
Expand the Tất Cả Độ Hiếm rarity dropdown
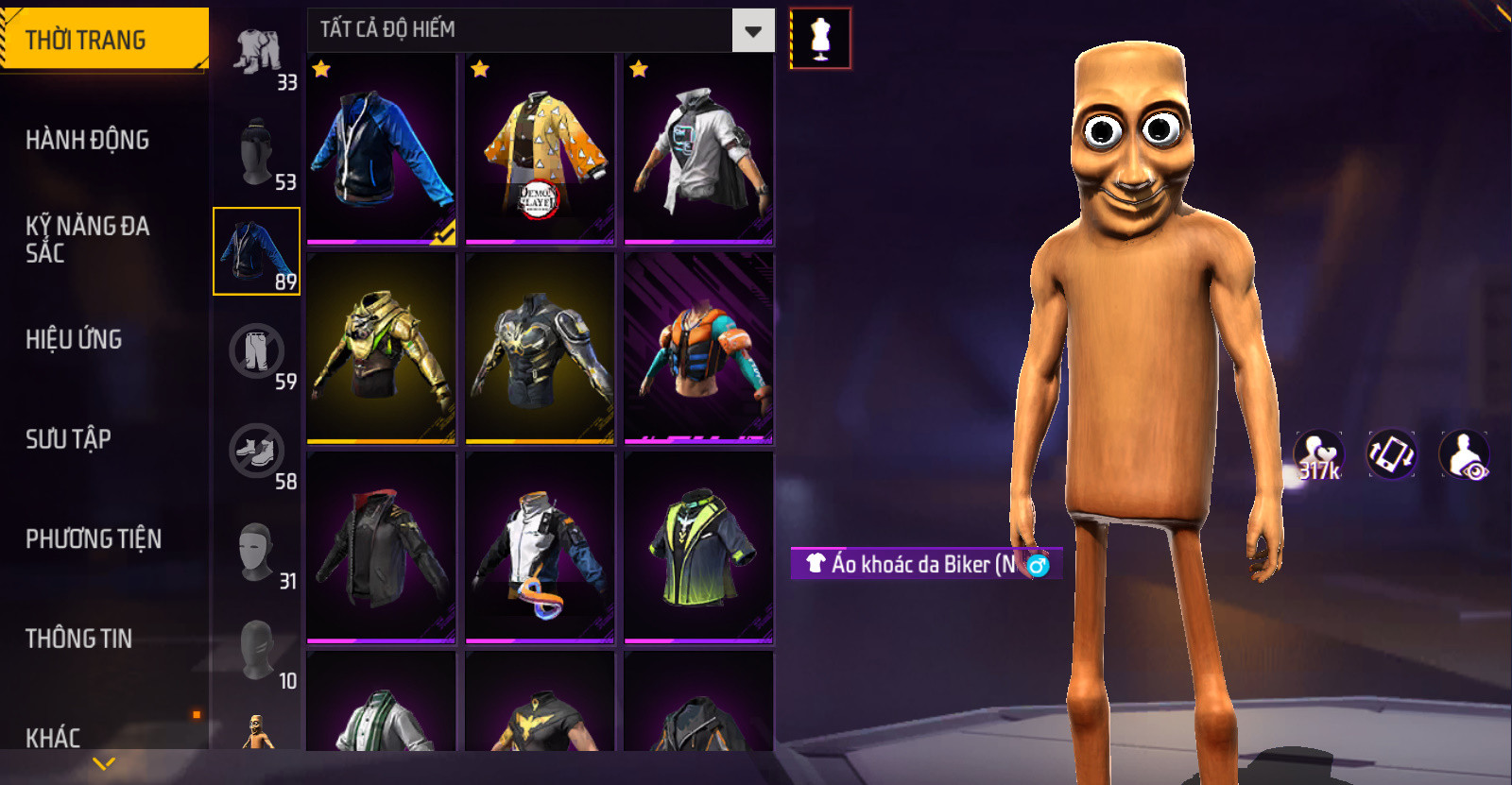coord(753,31)
